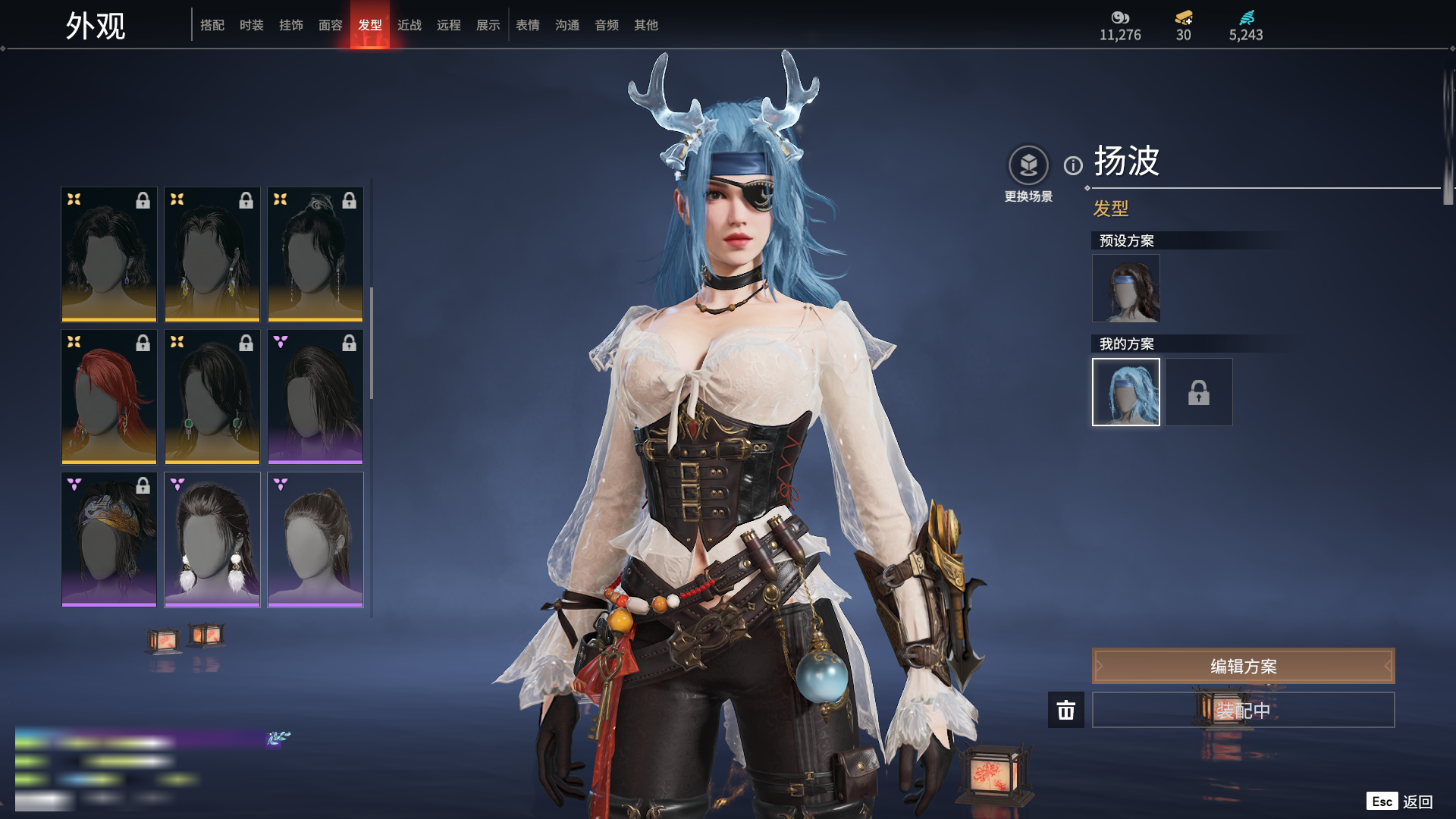Select the 其他 tab
The height and width of the screenshot is (819, 1456).
(646, 25)
